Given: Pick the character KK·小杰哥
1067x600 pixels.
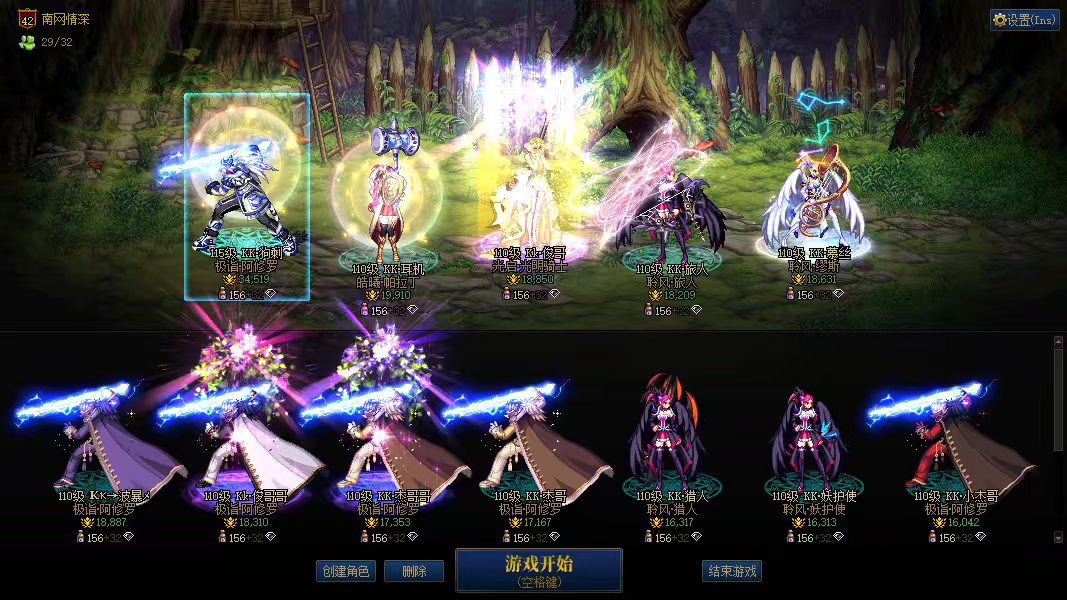Looking at the screenshot, I should click(x=955, y=450).
